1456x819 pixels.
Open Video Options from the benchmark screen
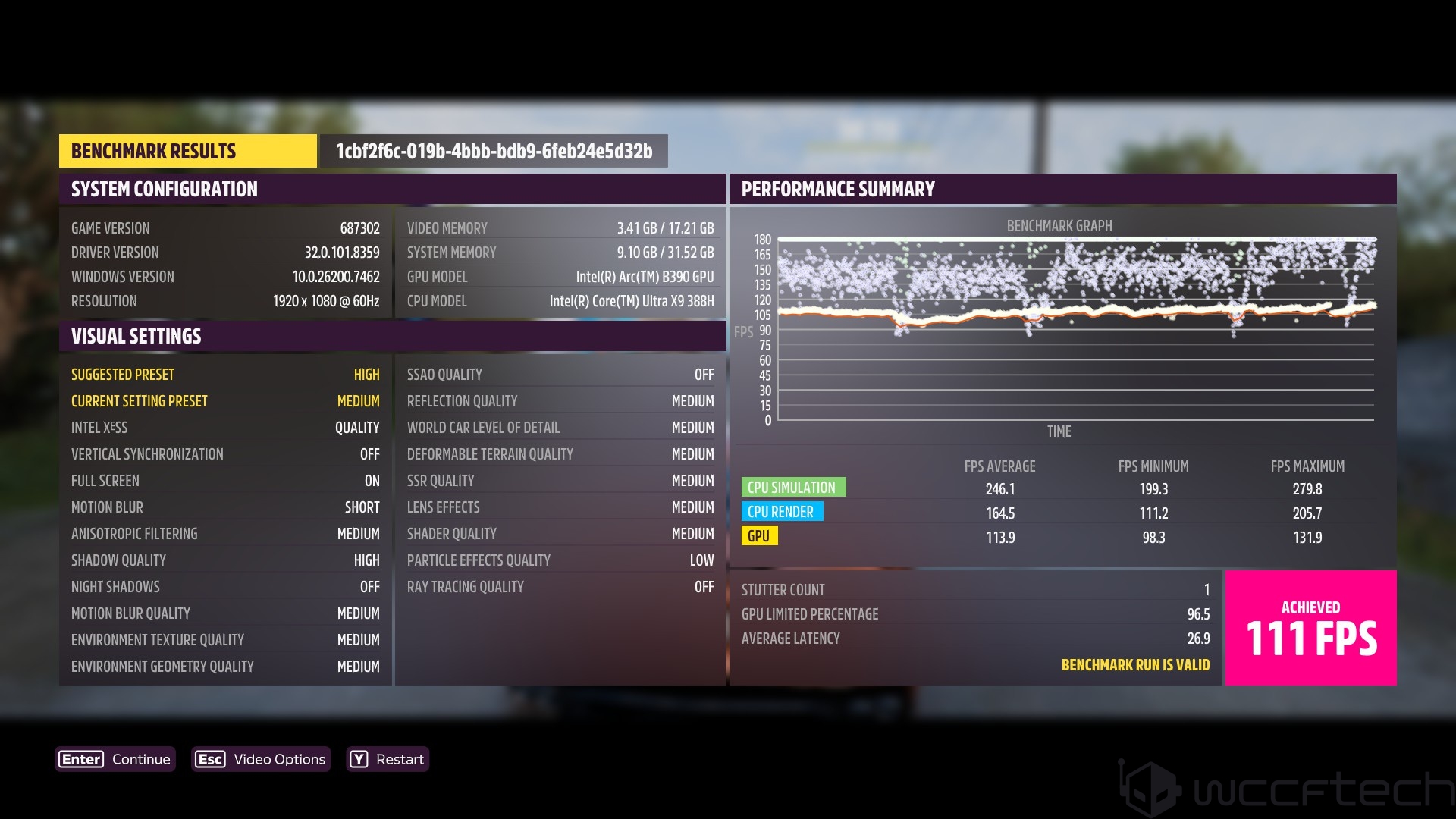[x=261, y=759]
